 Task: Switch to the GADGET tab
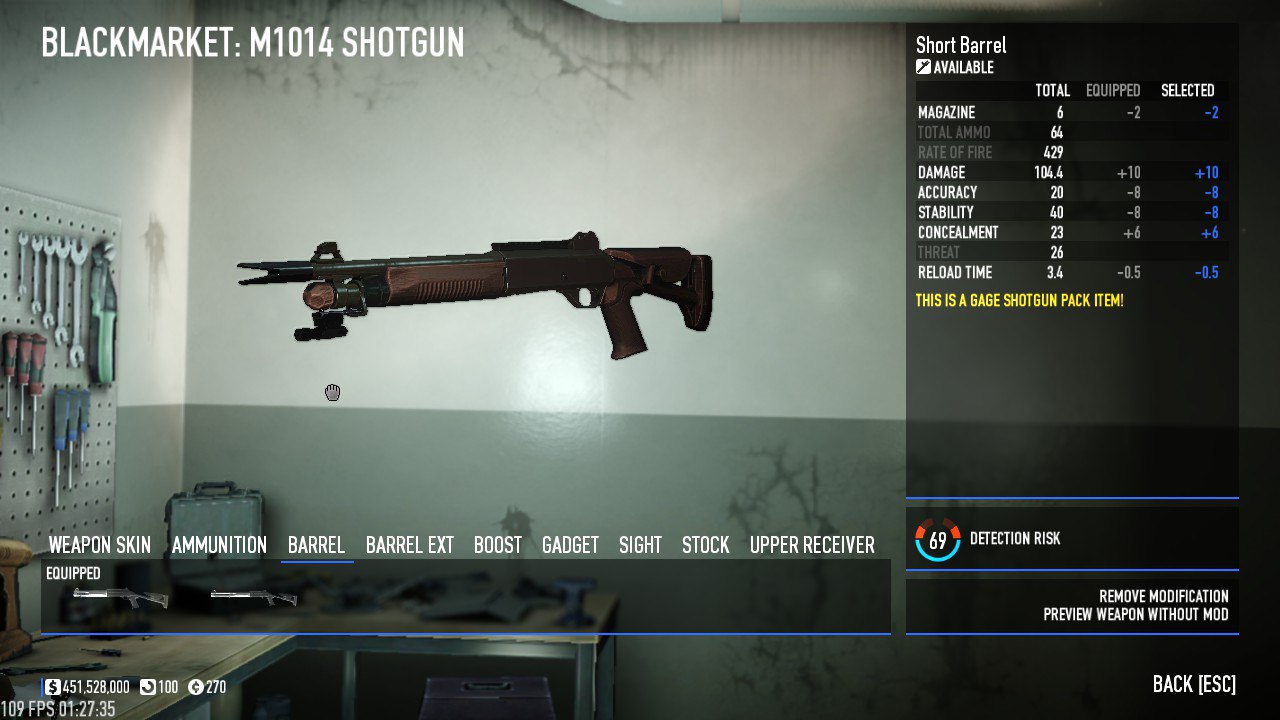(570, 545)
